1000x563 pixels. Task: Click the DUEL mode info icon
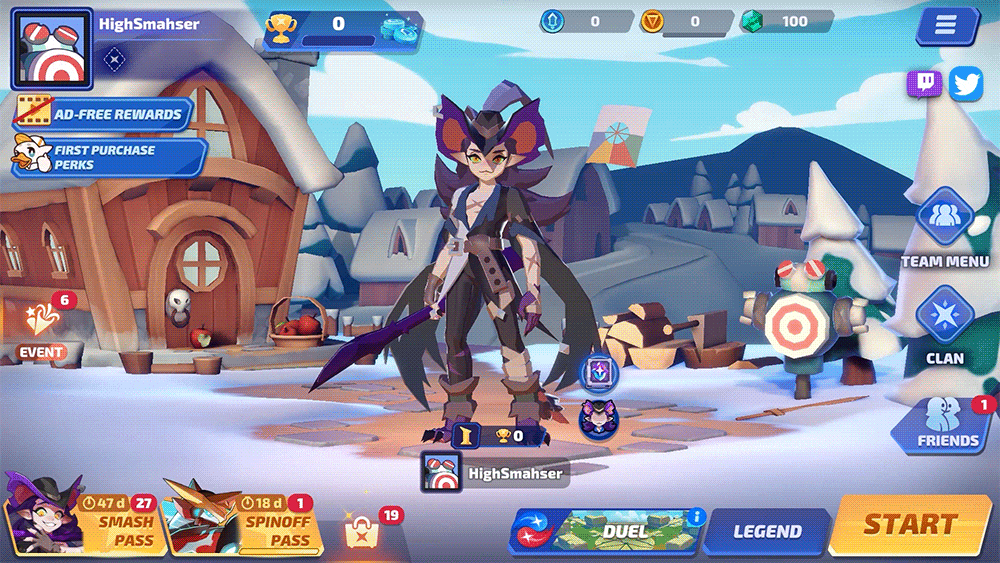697,517
